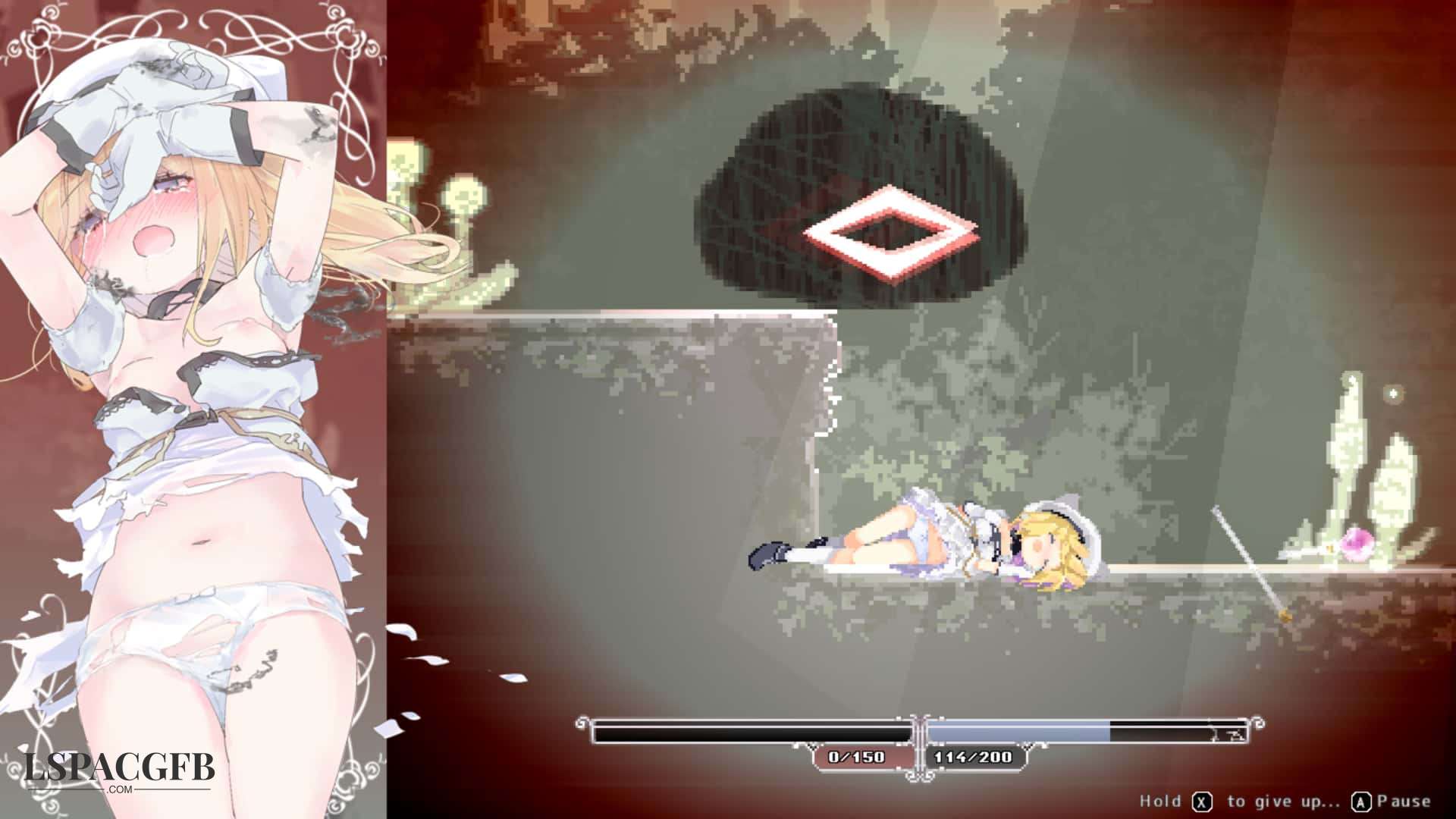The width and height of the screenshot is (1456, 819).
Task: Select the X button prompt icon
Action: 1202,801
